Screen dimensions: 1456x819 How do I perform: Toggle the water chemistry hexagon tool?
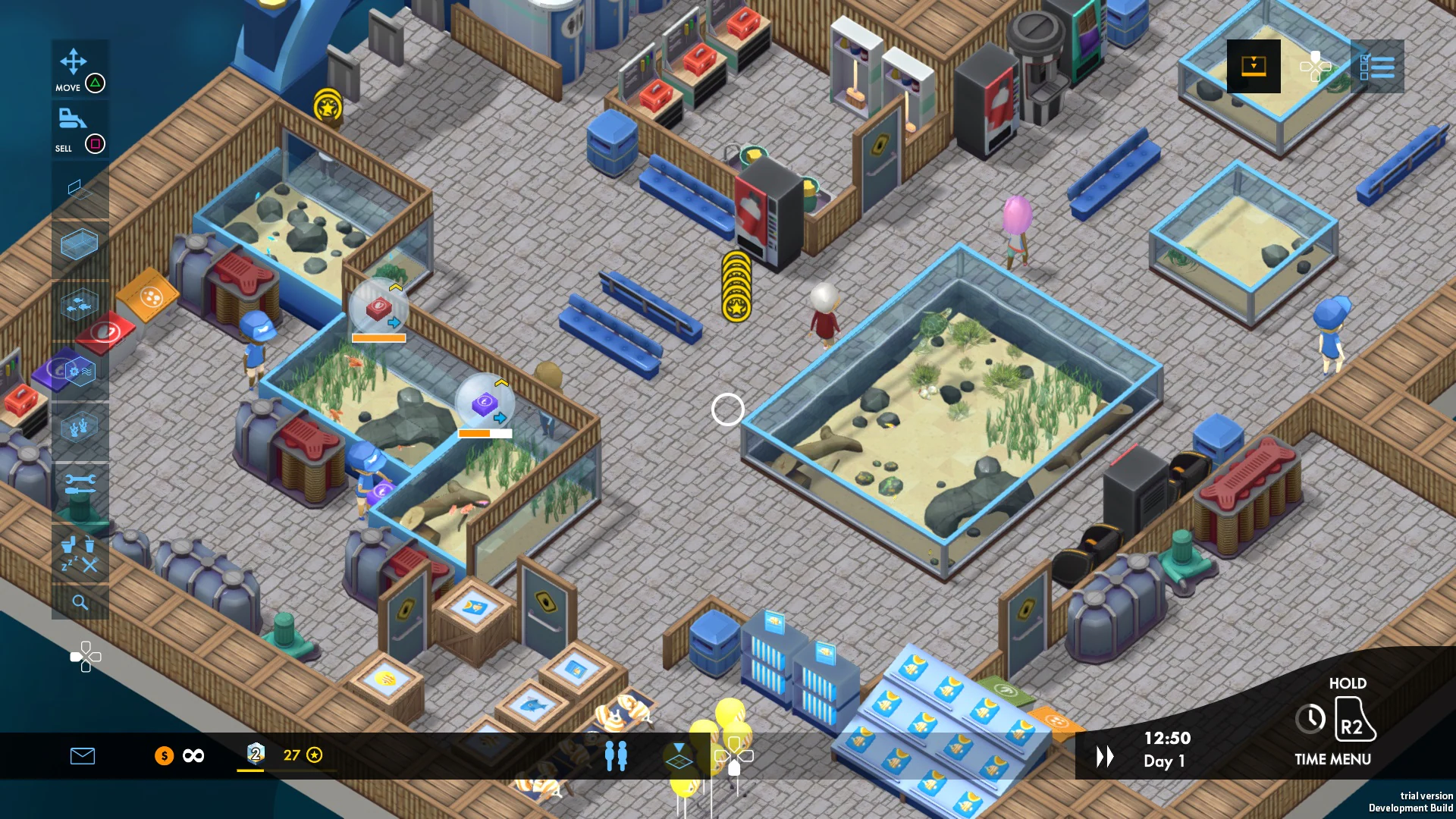tap(80, 372)
